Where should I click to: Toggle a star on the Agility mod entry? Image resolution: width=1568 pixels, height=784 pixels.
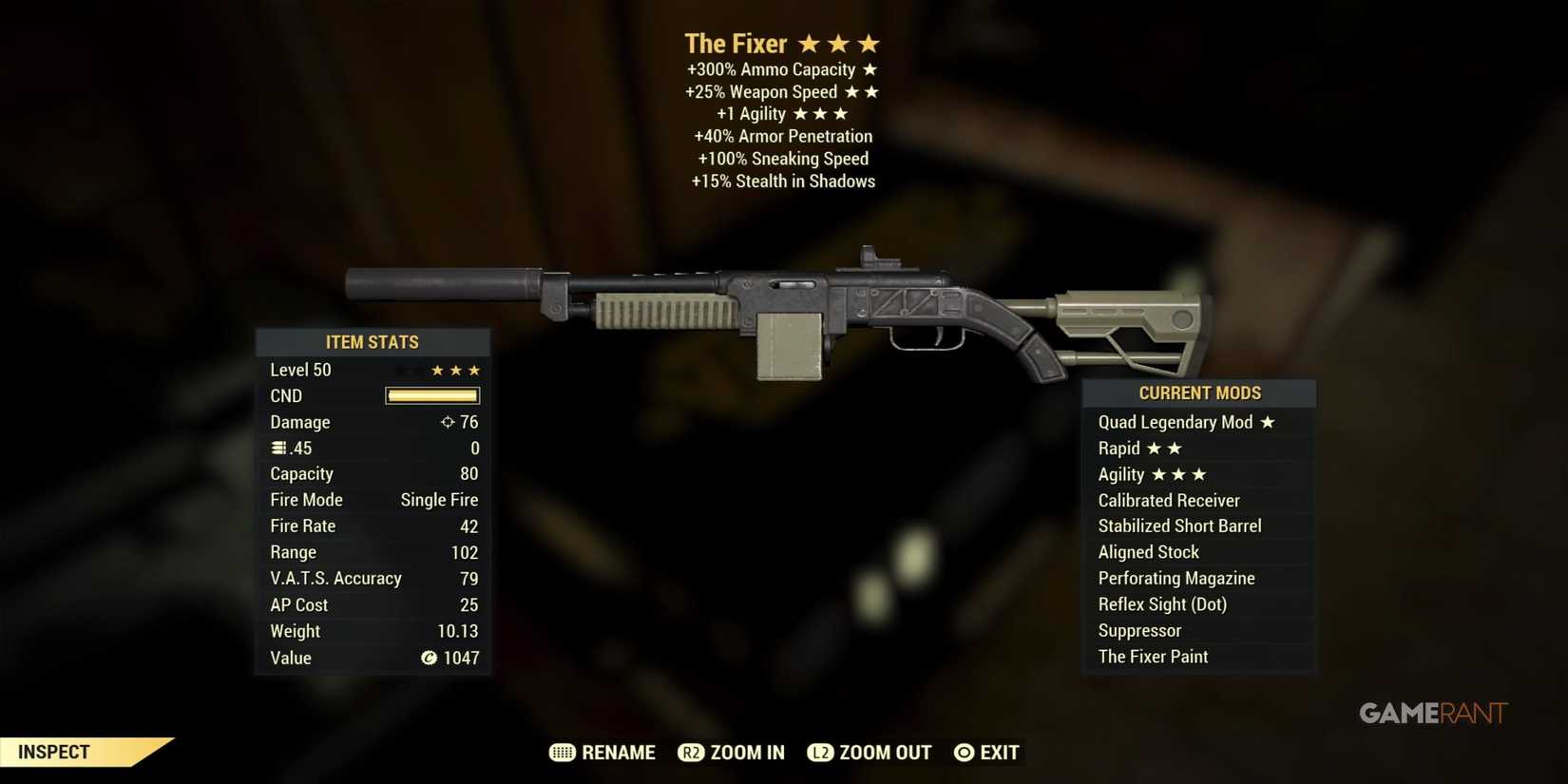[1157, 474]
